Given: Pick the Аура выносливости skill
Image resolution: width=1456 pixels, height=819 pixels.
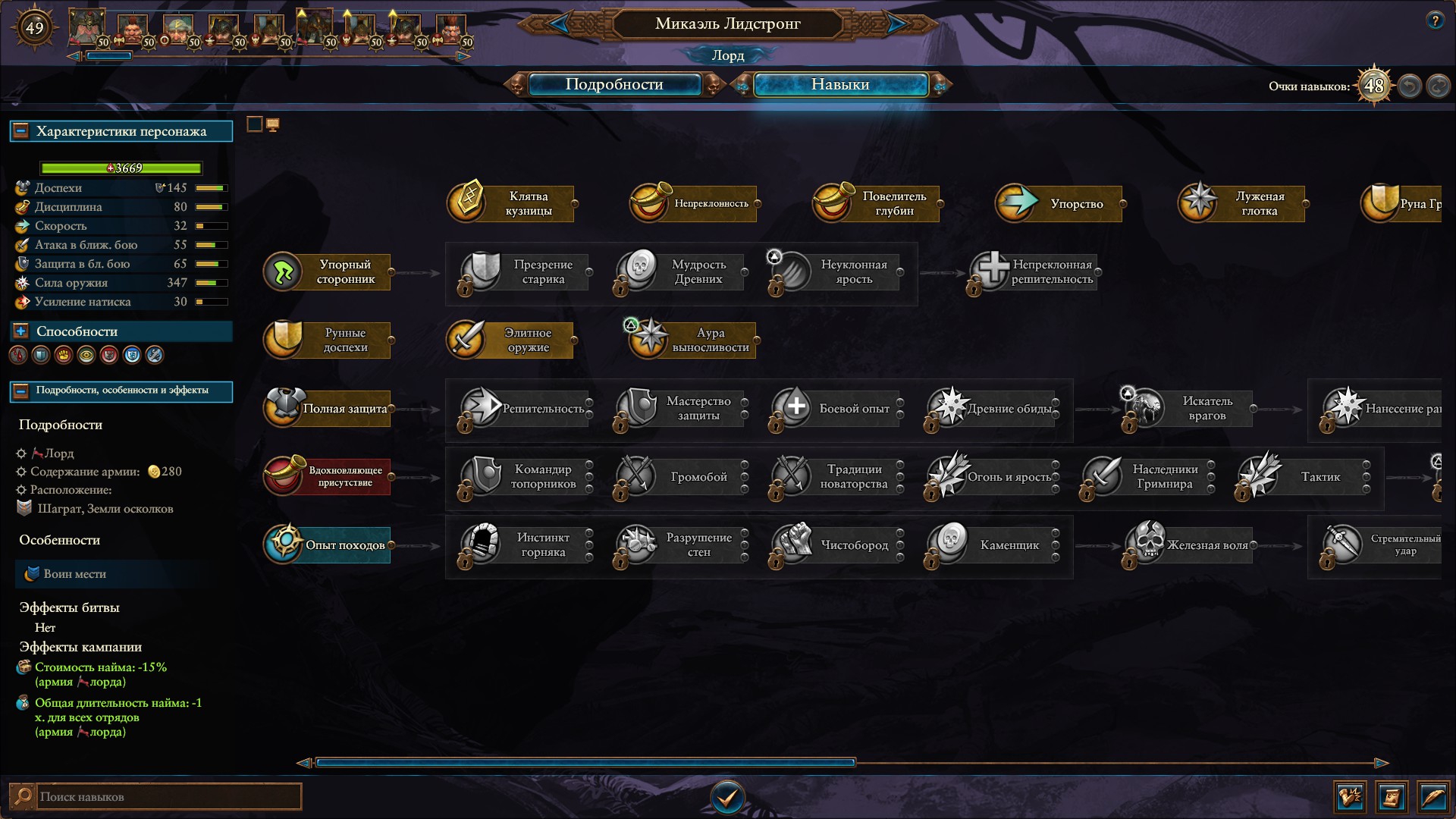Looking at the screenshot, I should coord(695,340).
